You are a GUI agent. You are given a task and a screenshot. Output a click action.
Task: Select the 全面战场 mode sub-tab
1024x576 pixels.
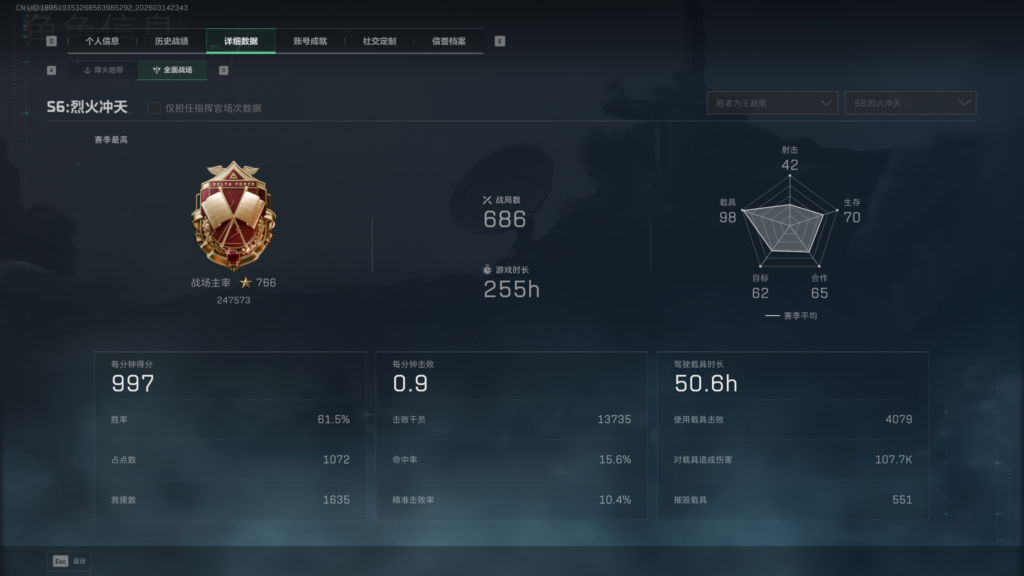tap(172, 70)
